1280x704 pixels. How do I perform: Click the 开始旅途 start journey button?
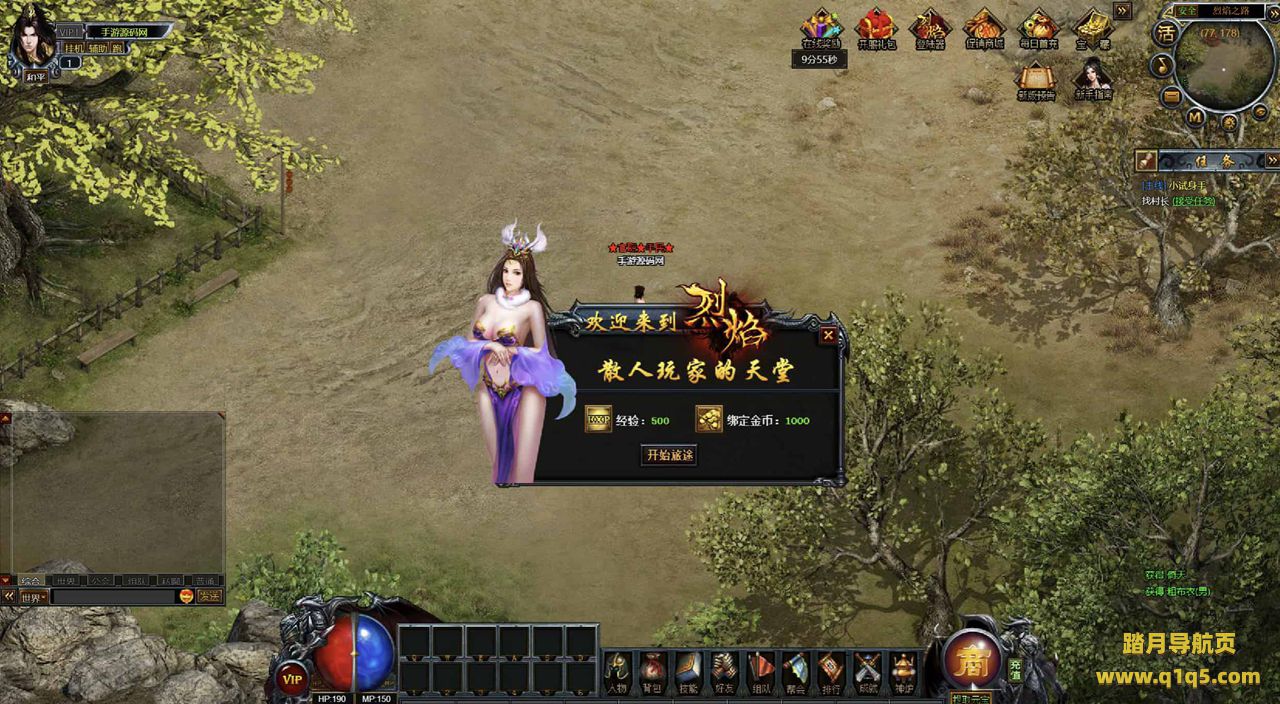coord(669,455)
